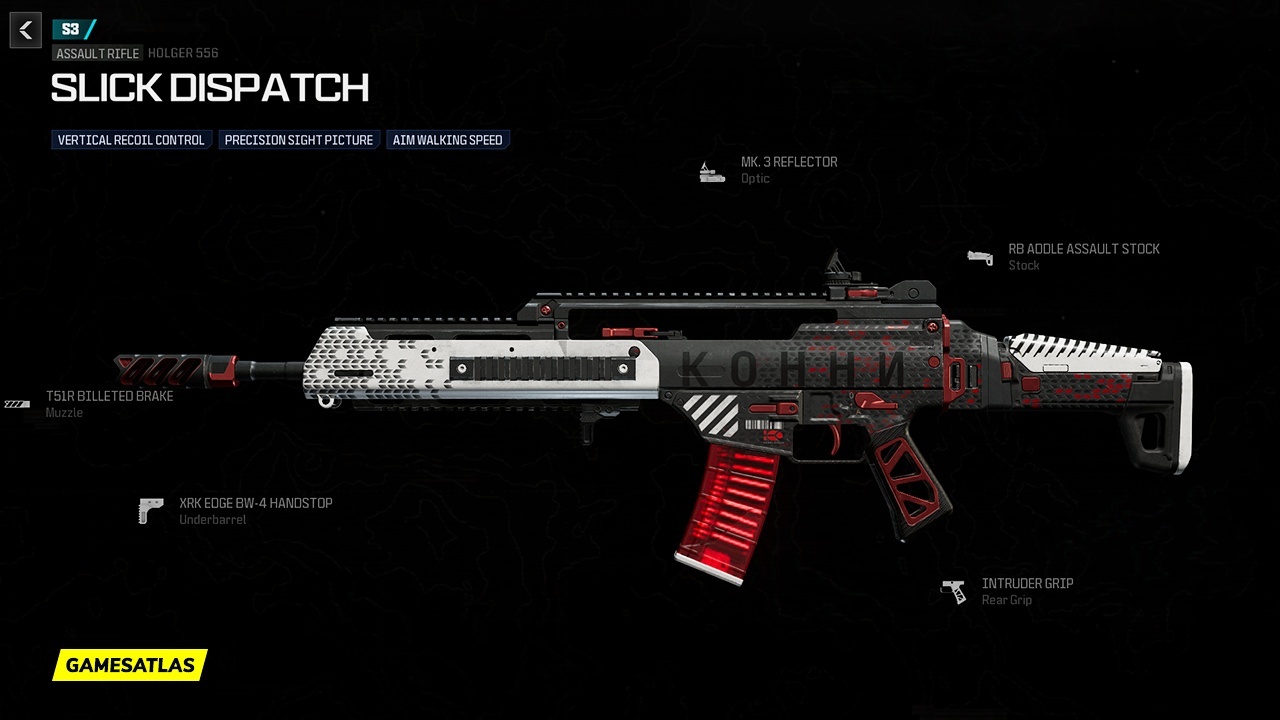Image resolution: width=1280 pixels, height=720 pixels.
Task: Select the T51R Billeted Brake muzzle
Action: click(x=109, y=396)
